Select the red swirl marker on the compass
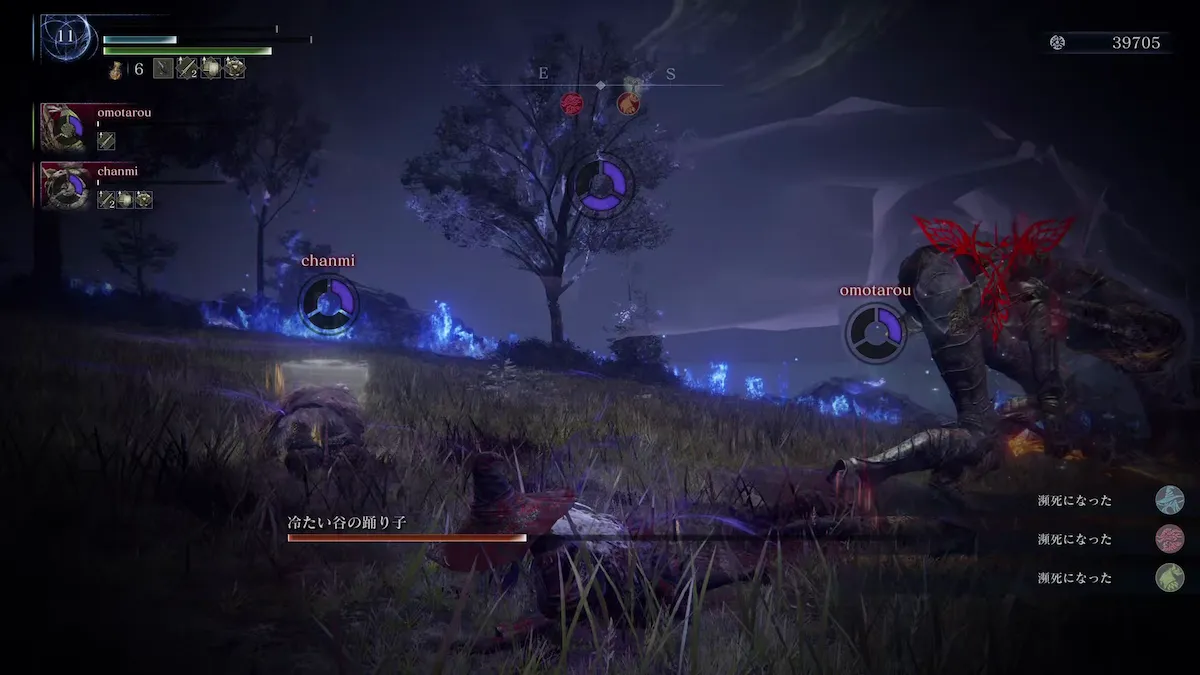1200x675 pixels. click(x=571, y=103)
